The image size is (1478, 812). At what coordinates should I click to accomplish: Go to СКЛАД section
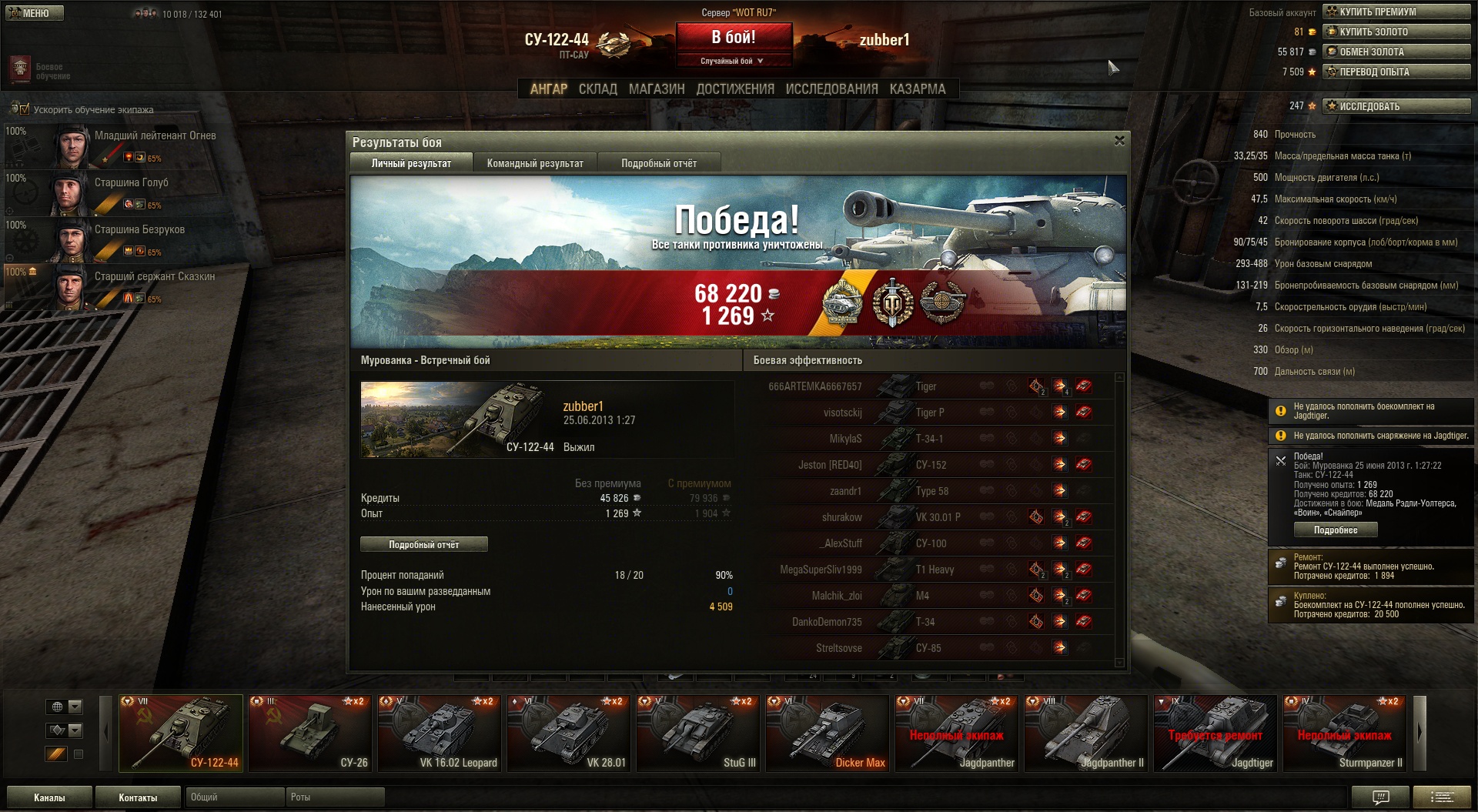[x=597, y=89]
